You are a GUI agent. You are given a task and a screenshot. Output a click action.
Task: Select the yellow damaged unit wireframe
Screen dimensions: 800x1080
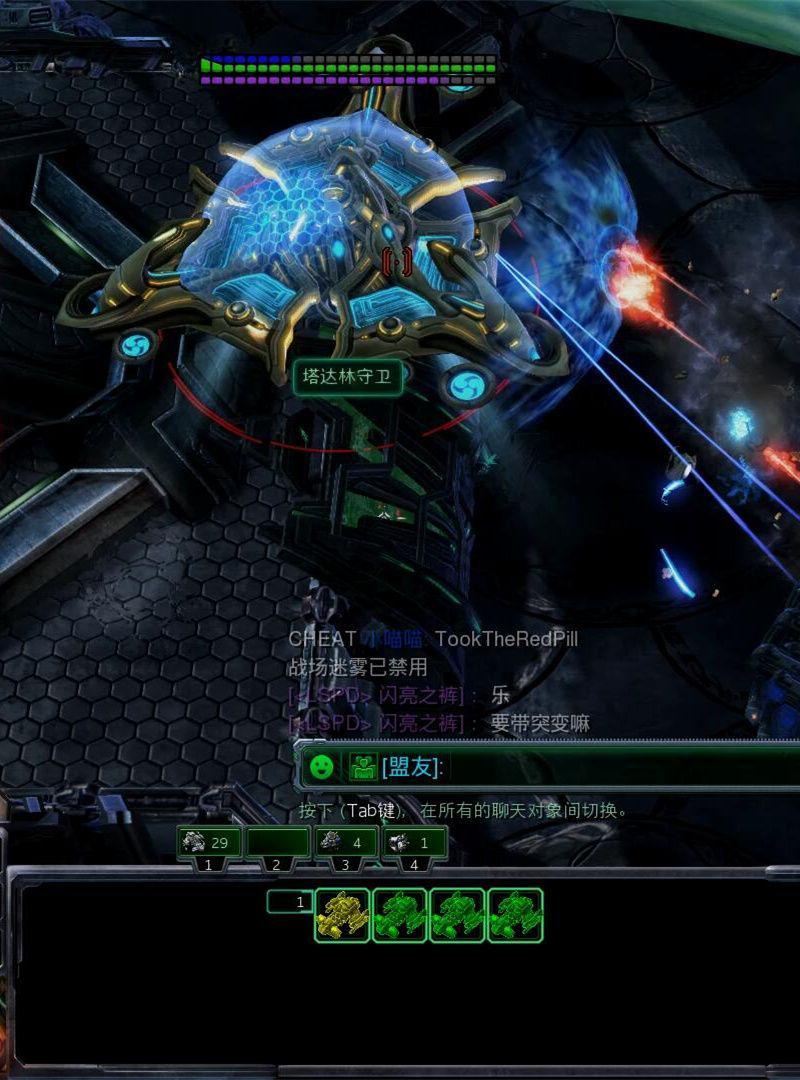point(342,915)
